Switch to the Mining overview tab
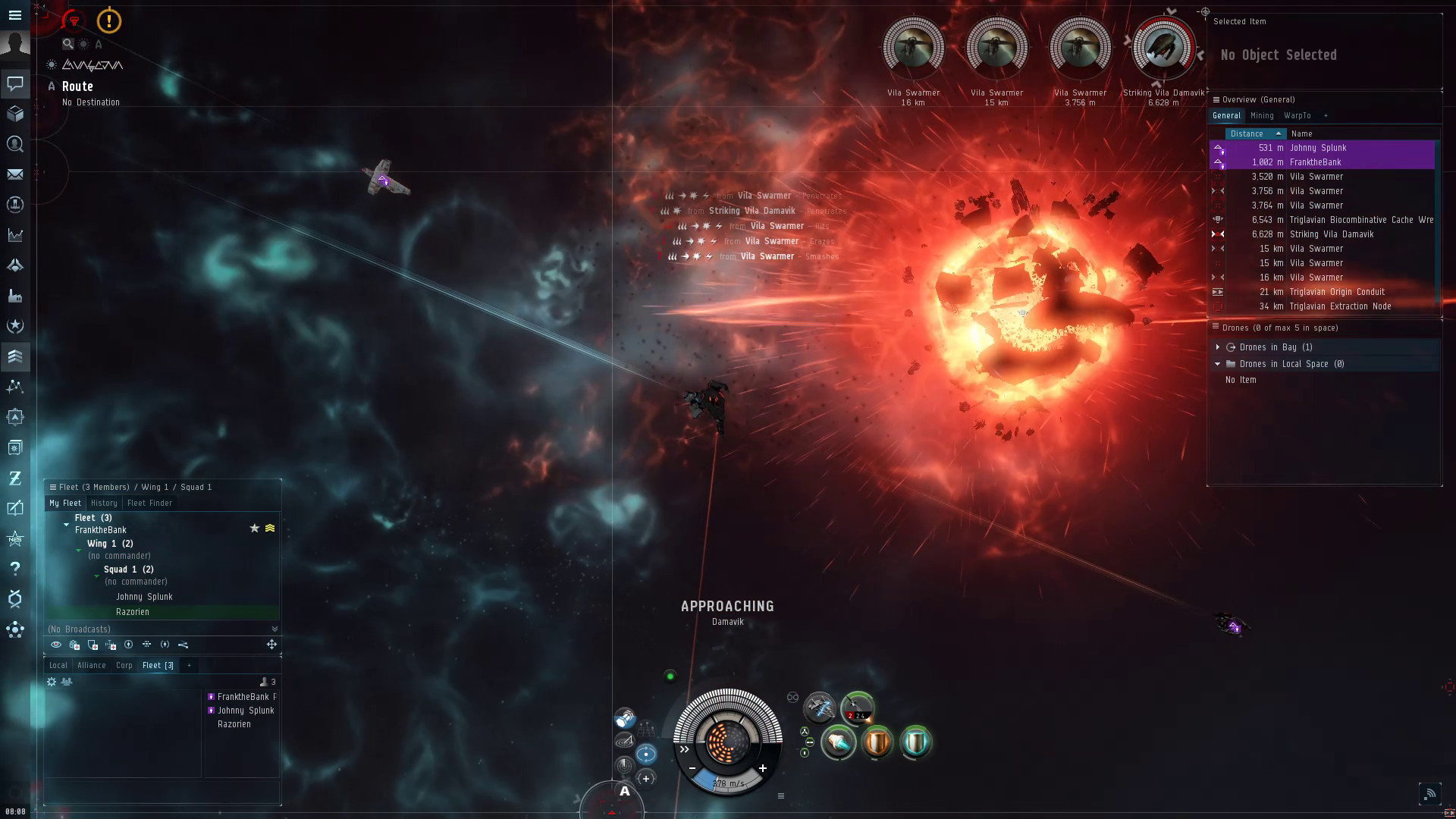This screenshot has width=1456, height=819. (x=1262, y=115)
